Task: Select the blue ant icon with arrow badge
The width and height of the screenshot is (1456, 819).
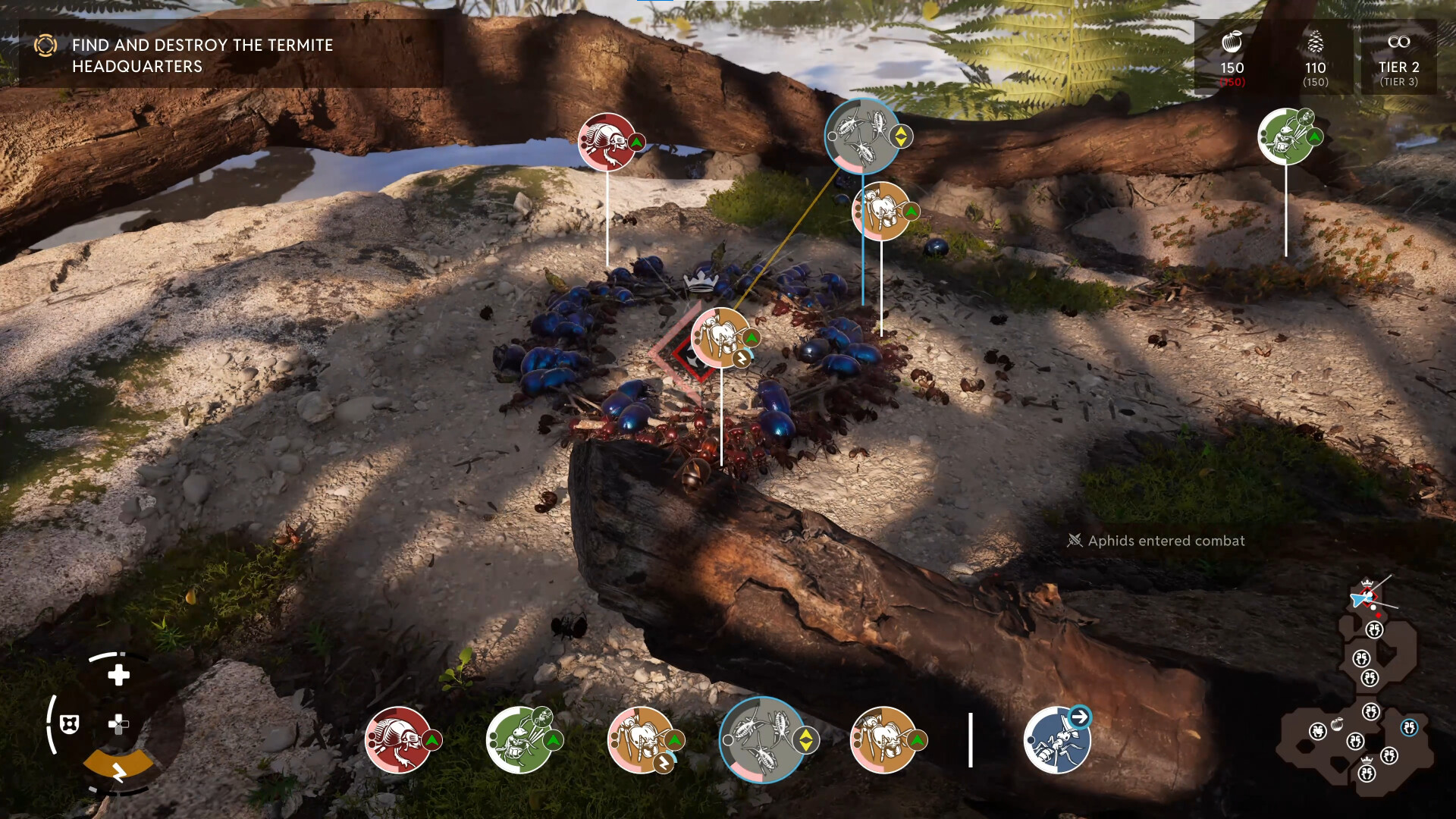Action: pos(1056,739)
